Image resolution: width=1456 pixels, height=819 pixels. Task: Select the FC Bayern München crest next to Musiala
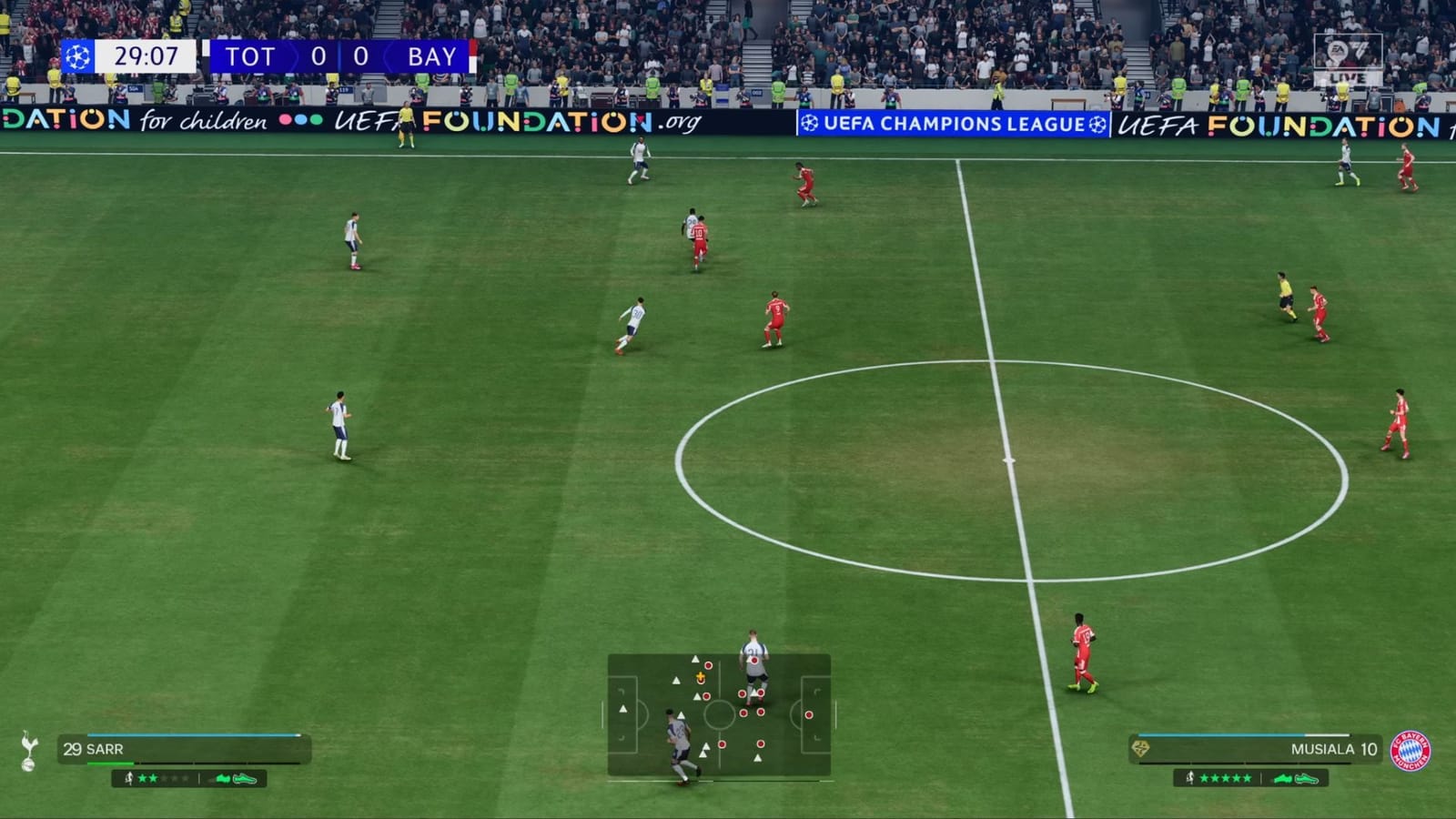click(x=1409, y=750)
